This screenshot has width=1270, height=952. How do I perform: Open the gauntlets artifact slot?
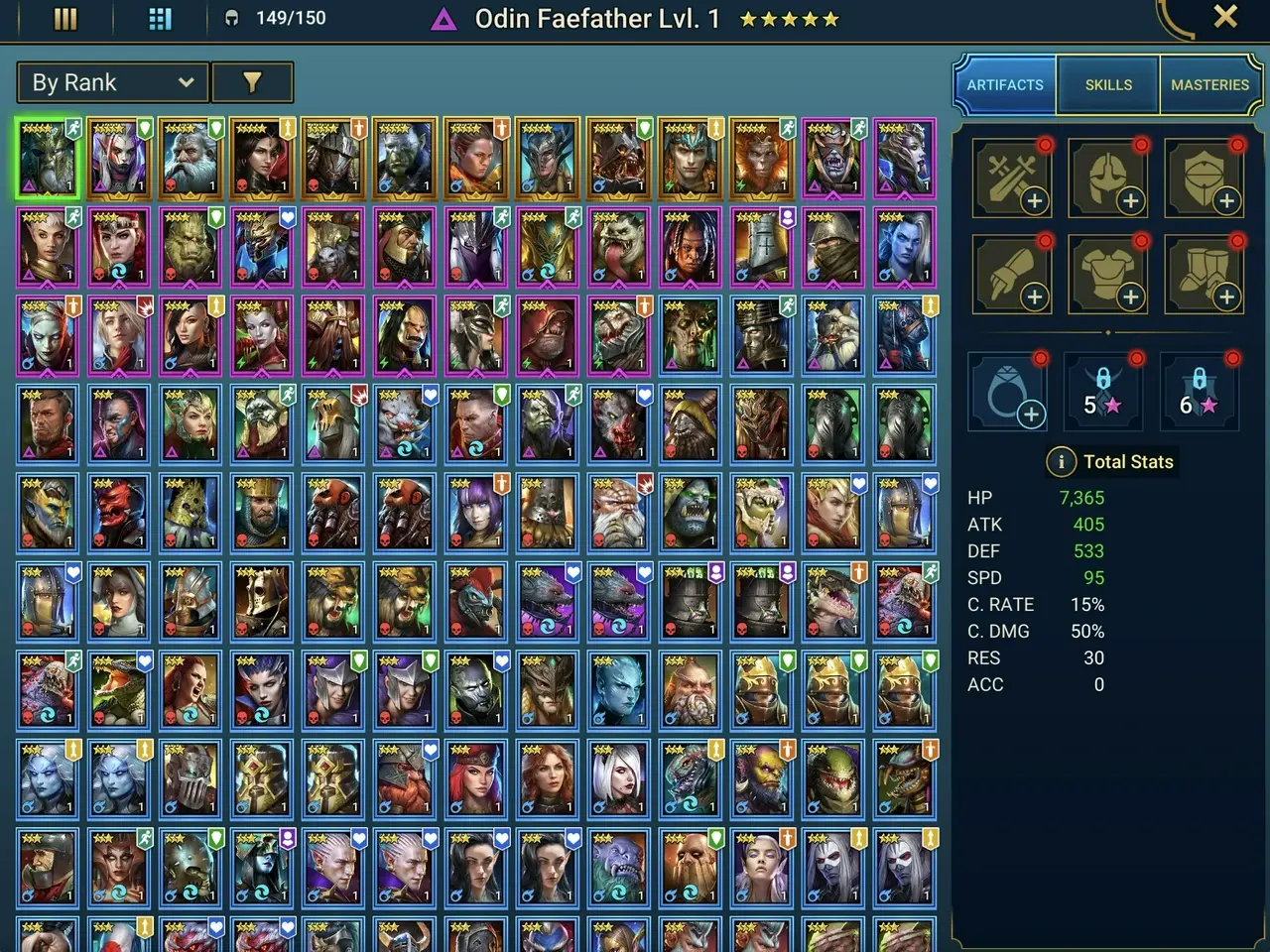tap(1011, 275)
